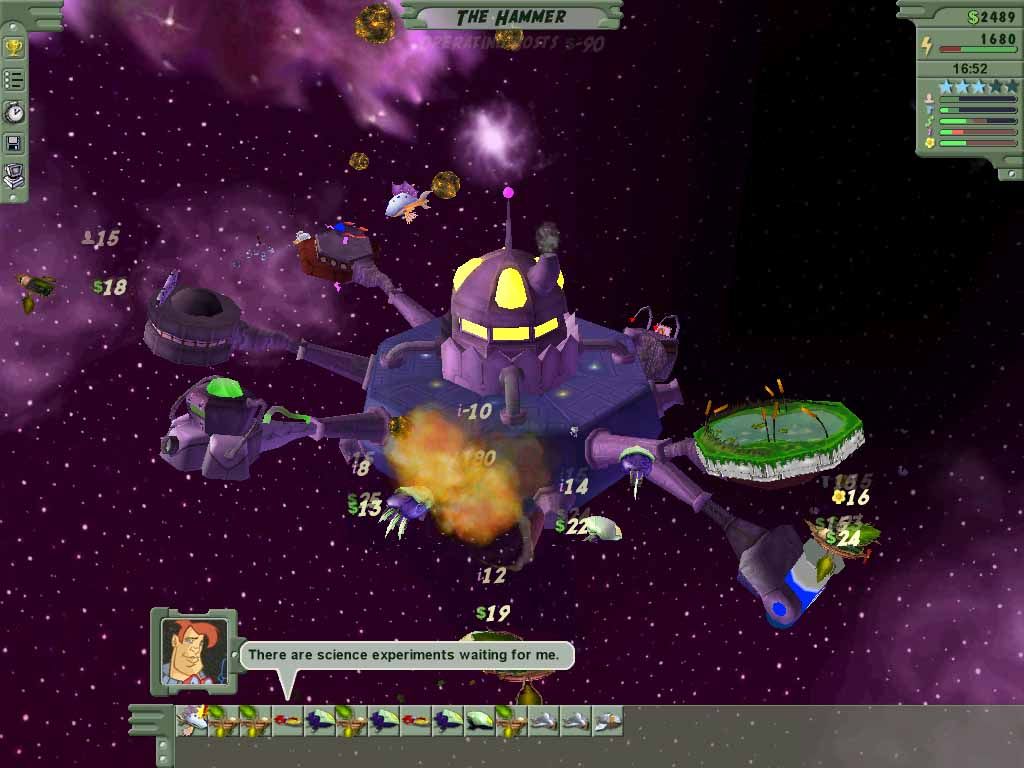1024x768 pixels.
Task: Click the stopwatch game speed icon
Action: [14, 113]
